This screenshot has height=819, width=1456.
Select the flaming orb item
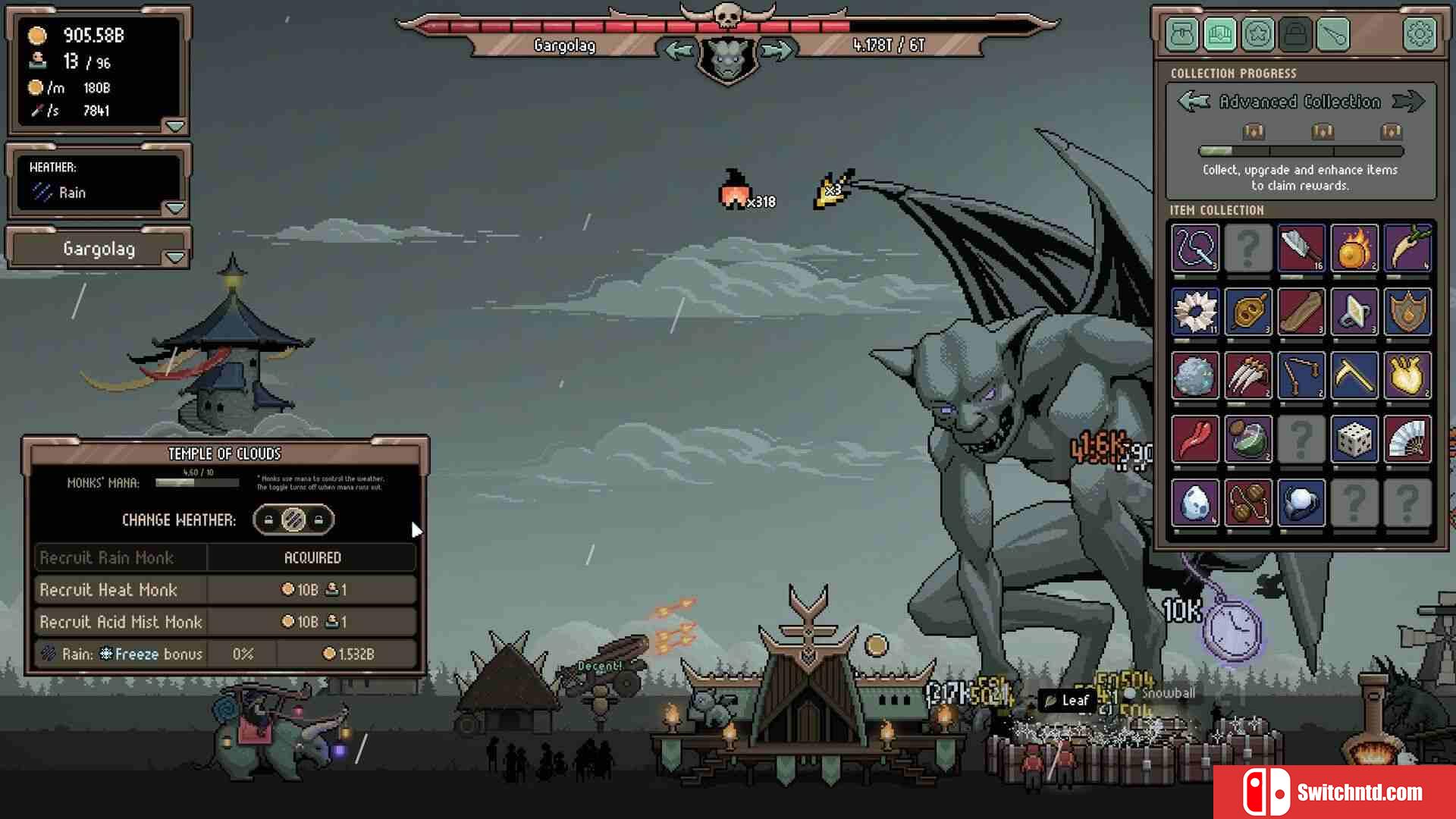[1354, 248]
